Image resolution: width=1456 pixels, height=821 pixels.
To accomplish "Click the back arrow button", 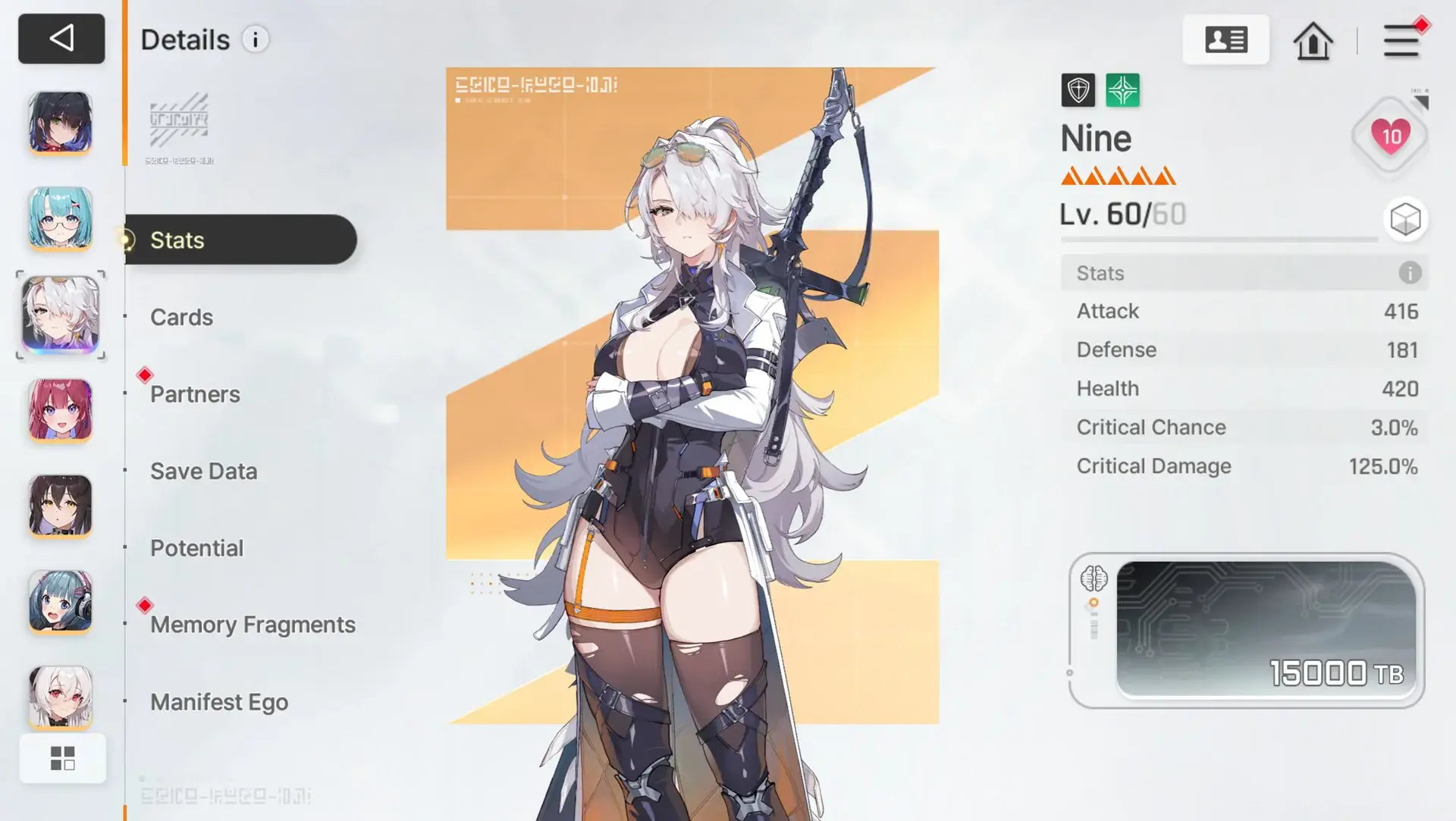I will pos(61,39).
